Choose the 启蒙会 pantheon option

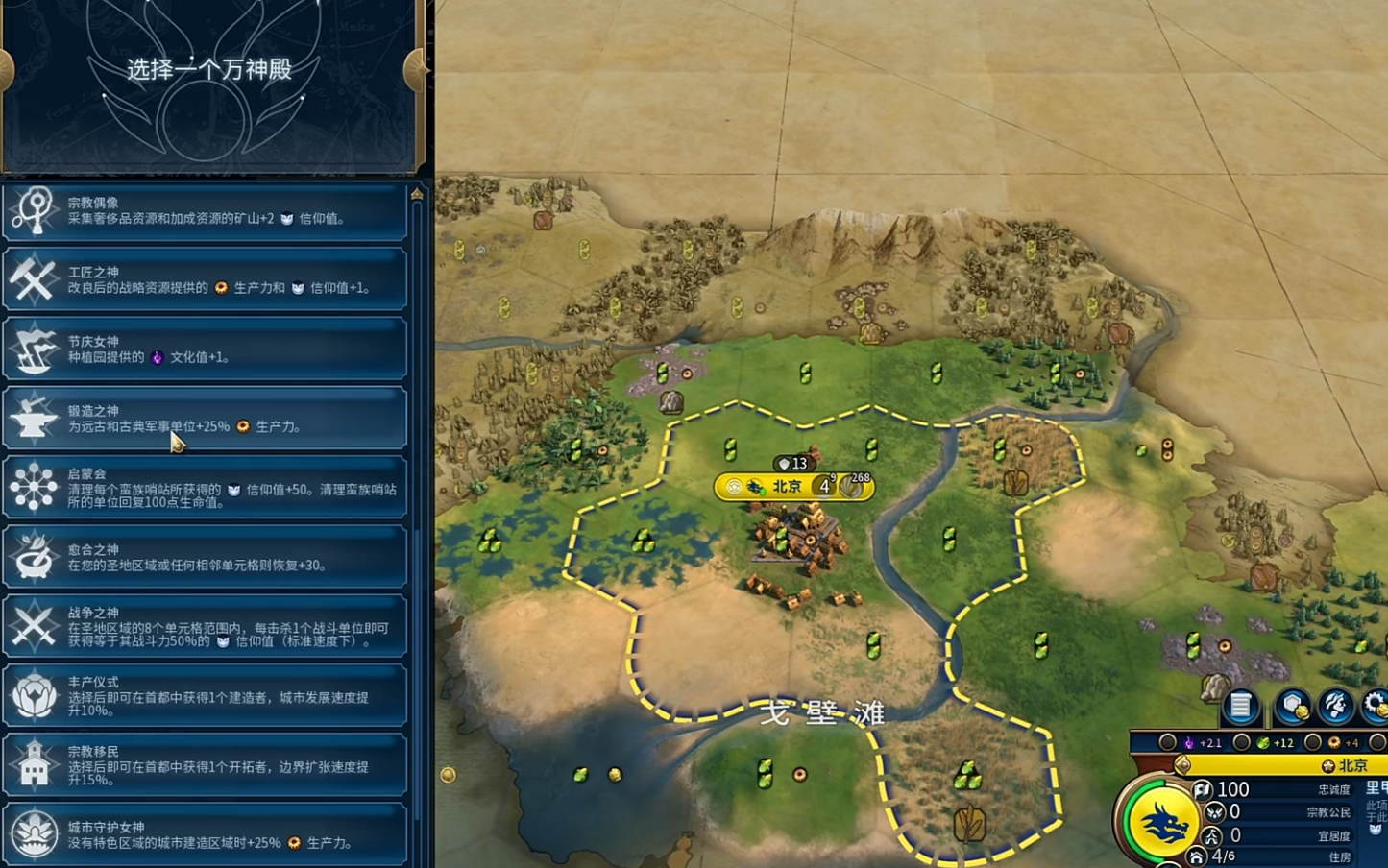pos(206,488)
